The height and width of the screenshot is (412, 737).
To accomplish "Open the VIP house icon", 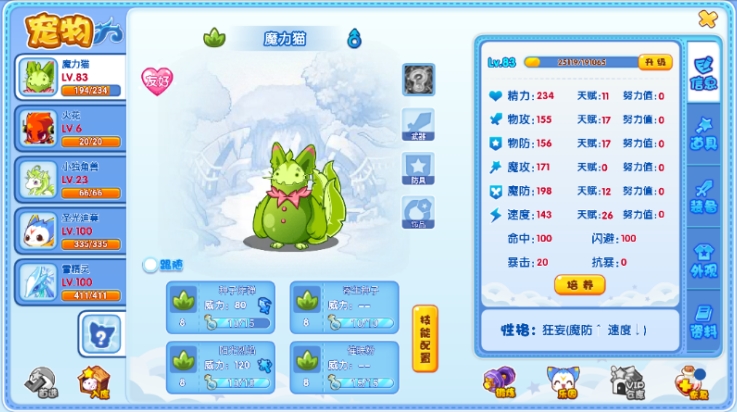I will pyautogui.click(x=628, y=381).
